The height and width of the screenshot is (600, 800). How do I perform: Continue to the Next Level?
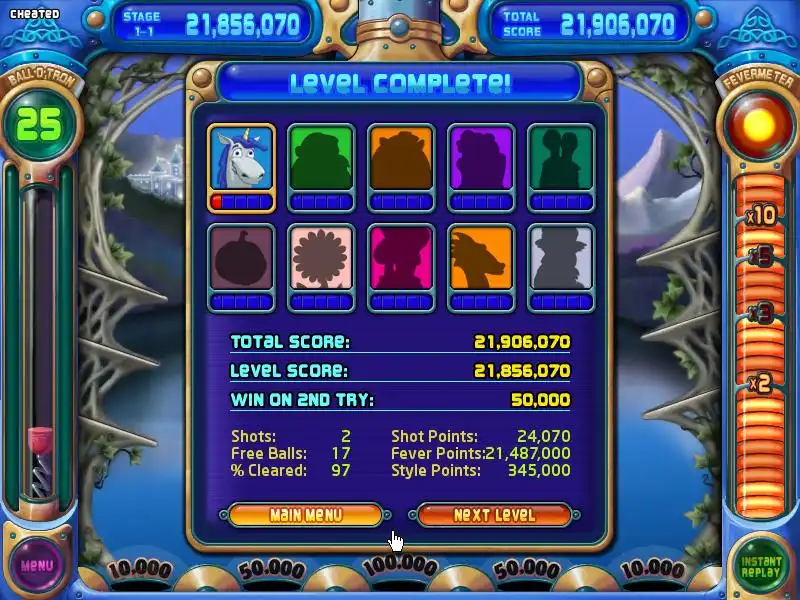pos(494,515)
